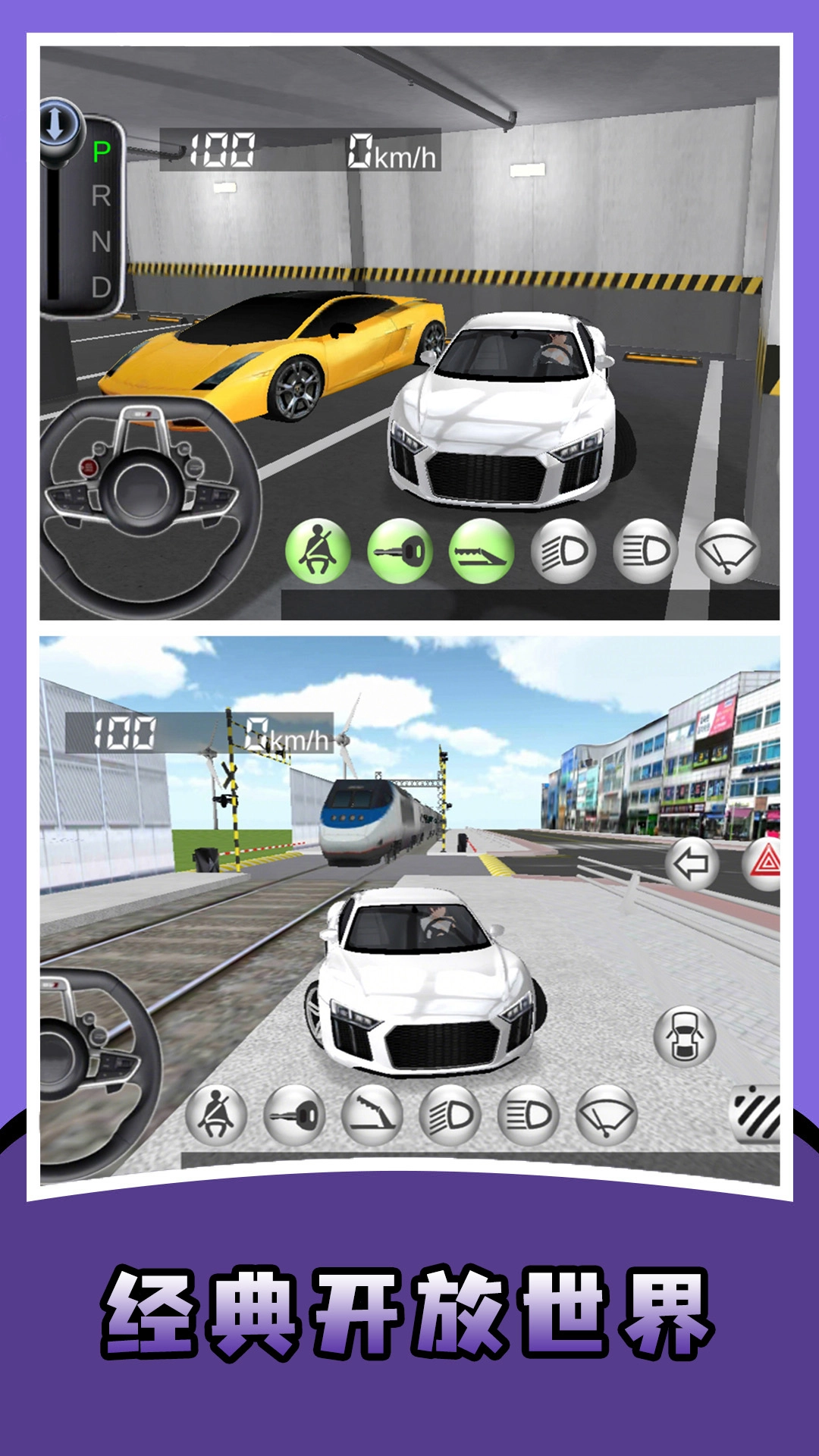Turn on the red hazard triangle
Viewport: 819px width, 1456px height.
tap(764, 863)
